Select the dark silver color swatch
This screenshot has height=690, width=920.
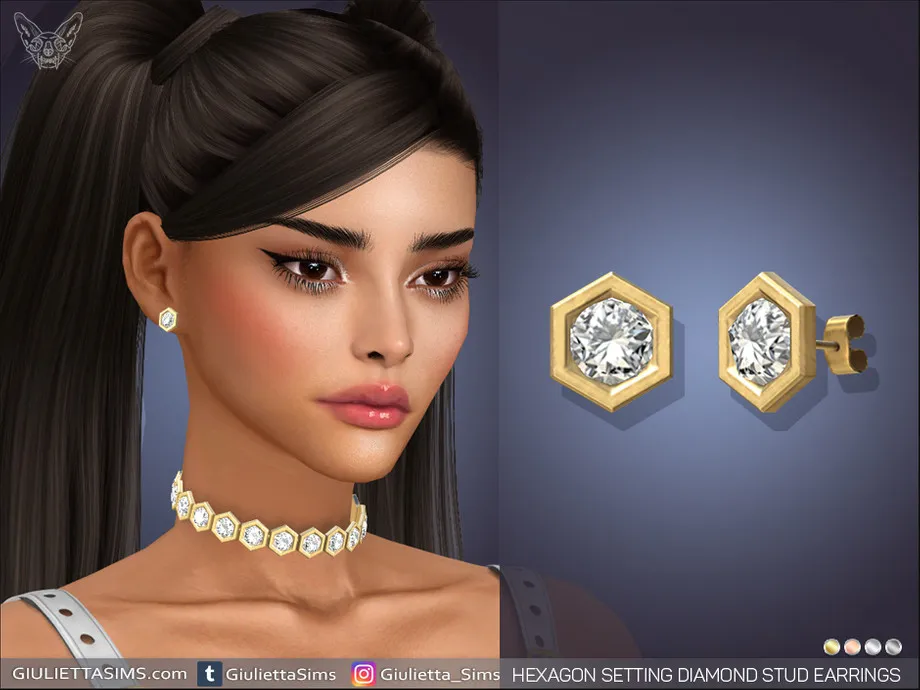pos(893,646)
